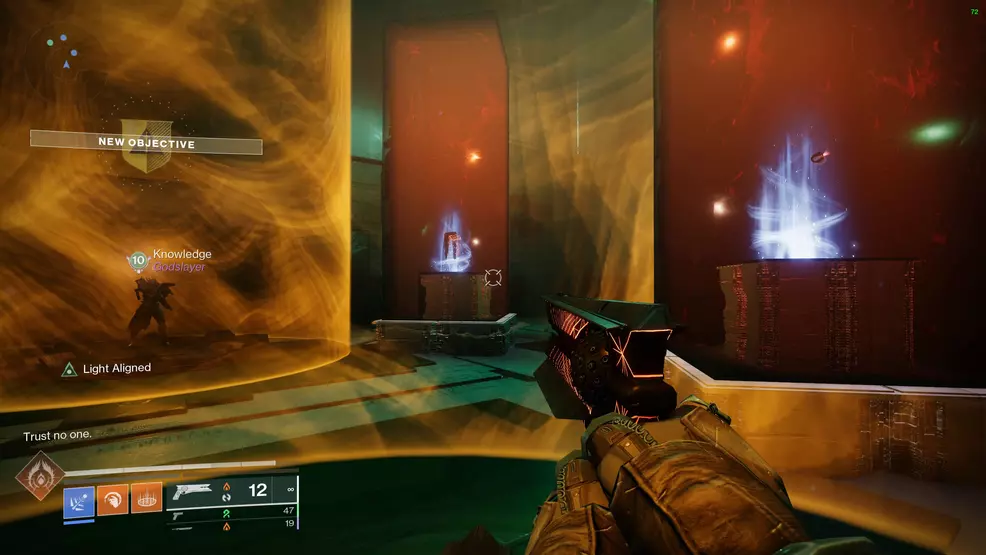This screenshot has width=986, height=555.
Task: Select the equipped hand cannon weapon slot
Action: point(232,491)
